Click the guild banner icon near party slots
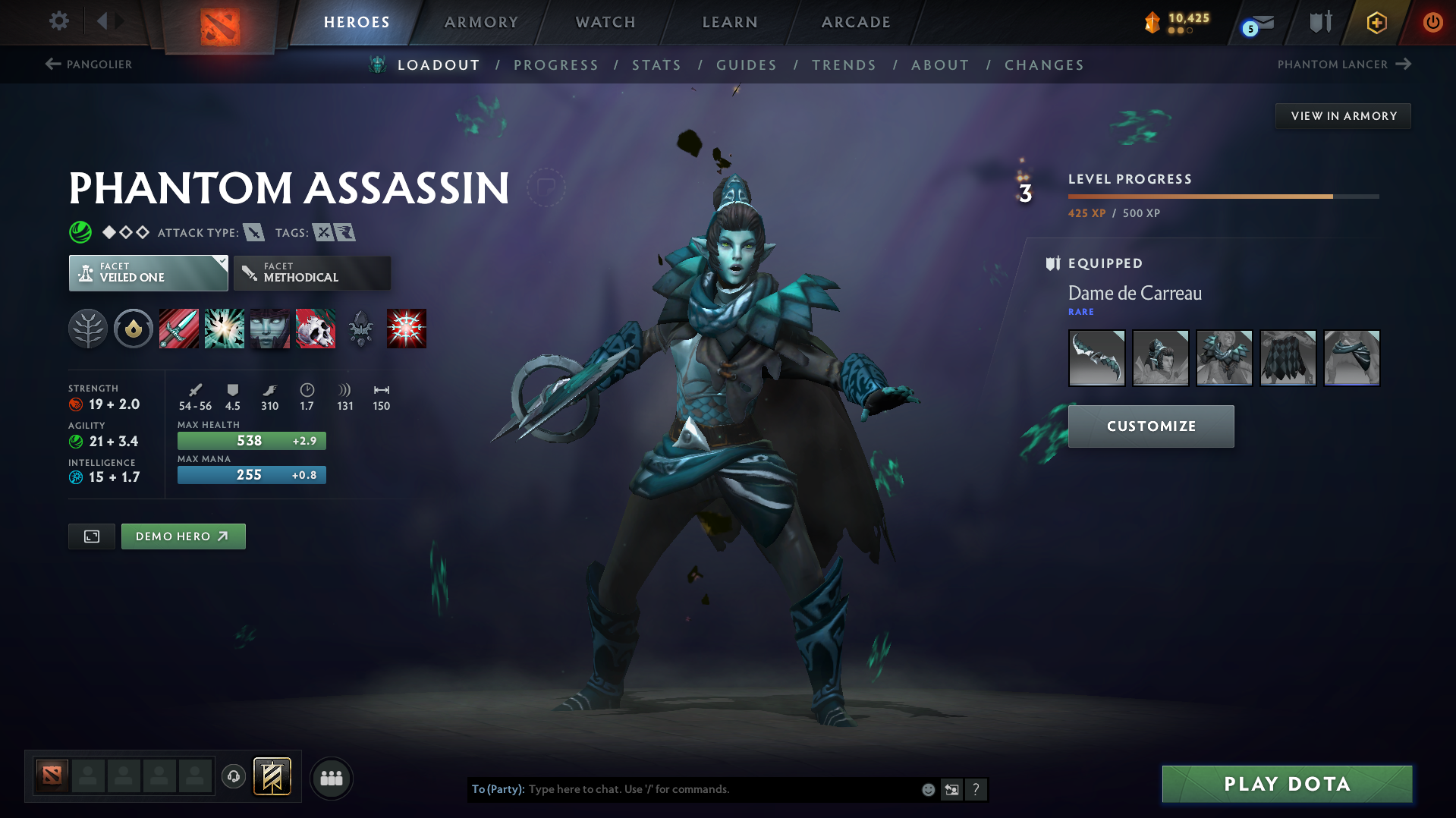 (x=272, y=777)
